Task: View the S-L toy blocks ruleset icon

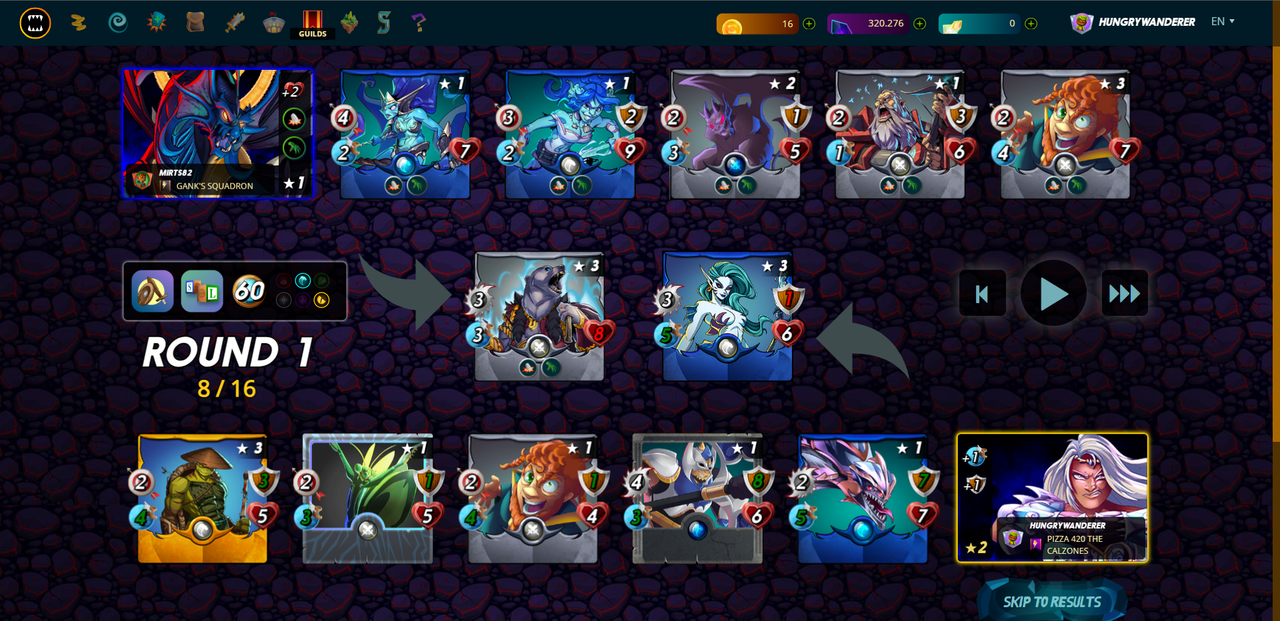Action: [202, 291]
